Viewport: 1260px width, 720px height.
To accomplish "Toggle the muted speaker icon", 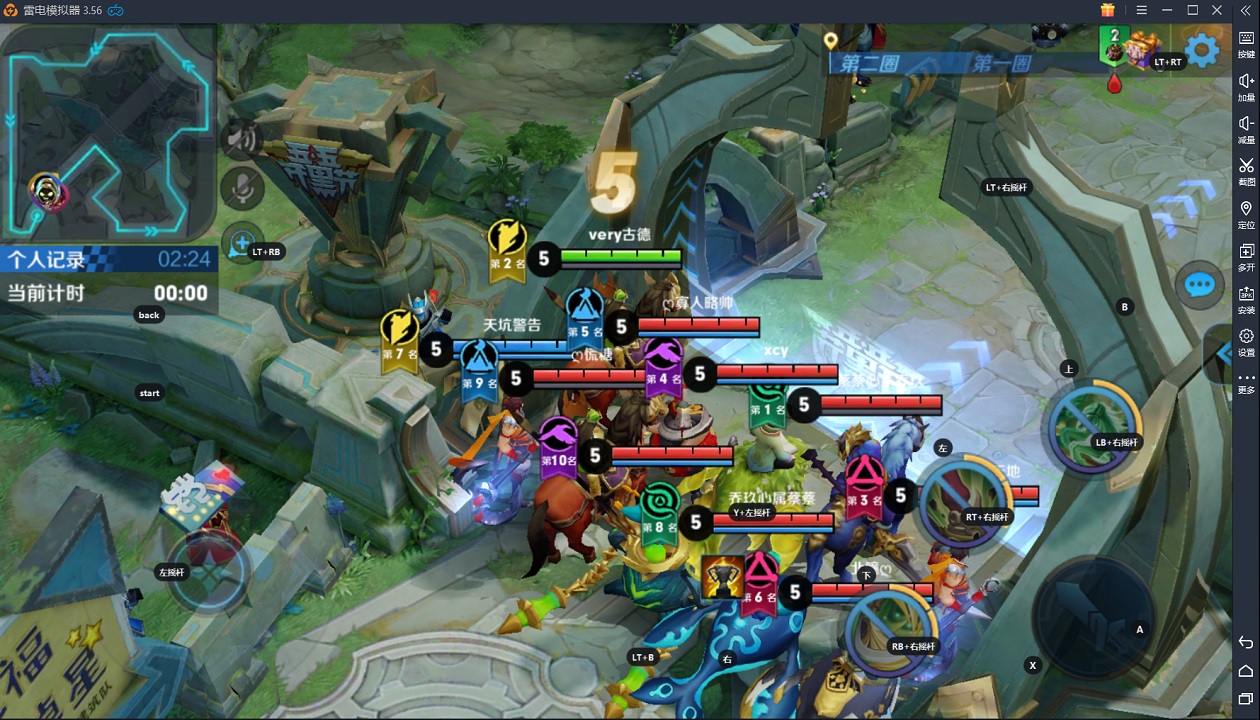I will [240, 139].
